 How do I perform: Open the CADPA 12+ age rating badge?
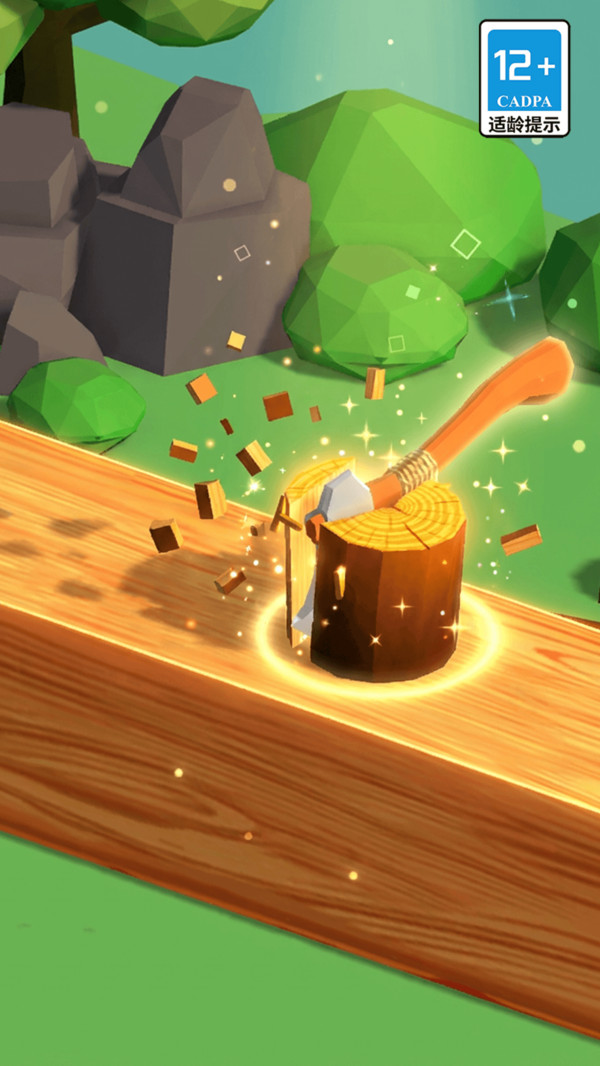[524, 79]
